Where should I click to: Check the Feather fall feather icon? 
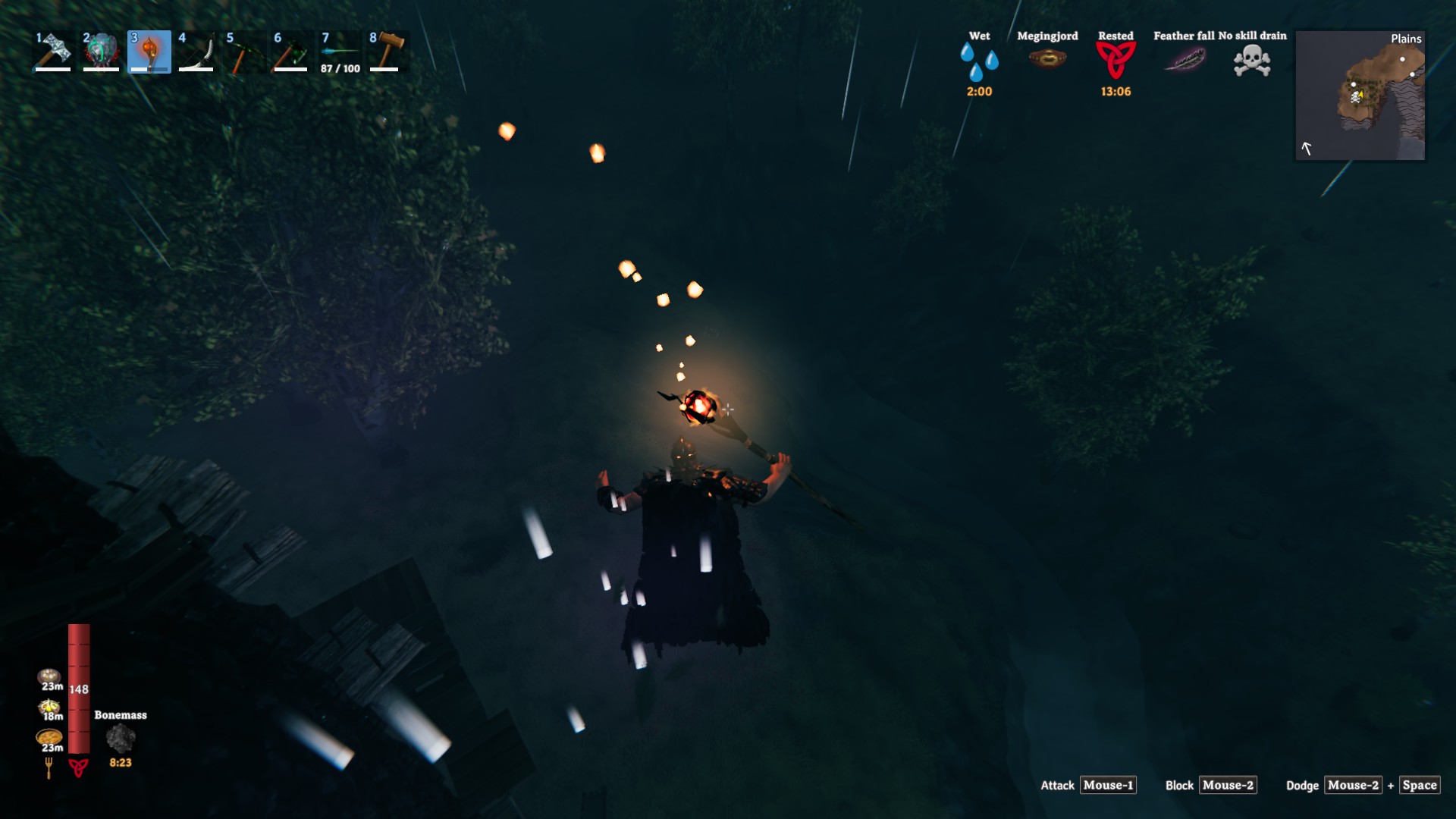[1185, 59]
